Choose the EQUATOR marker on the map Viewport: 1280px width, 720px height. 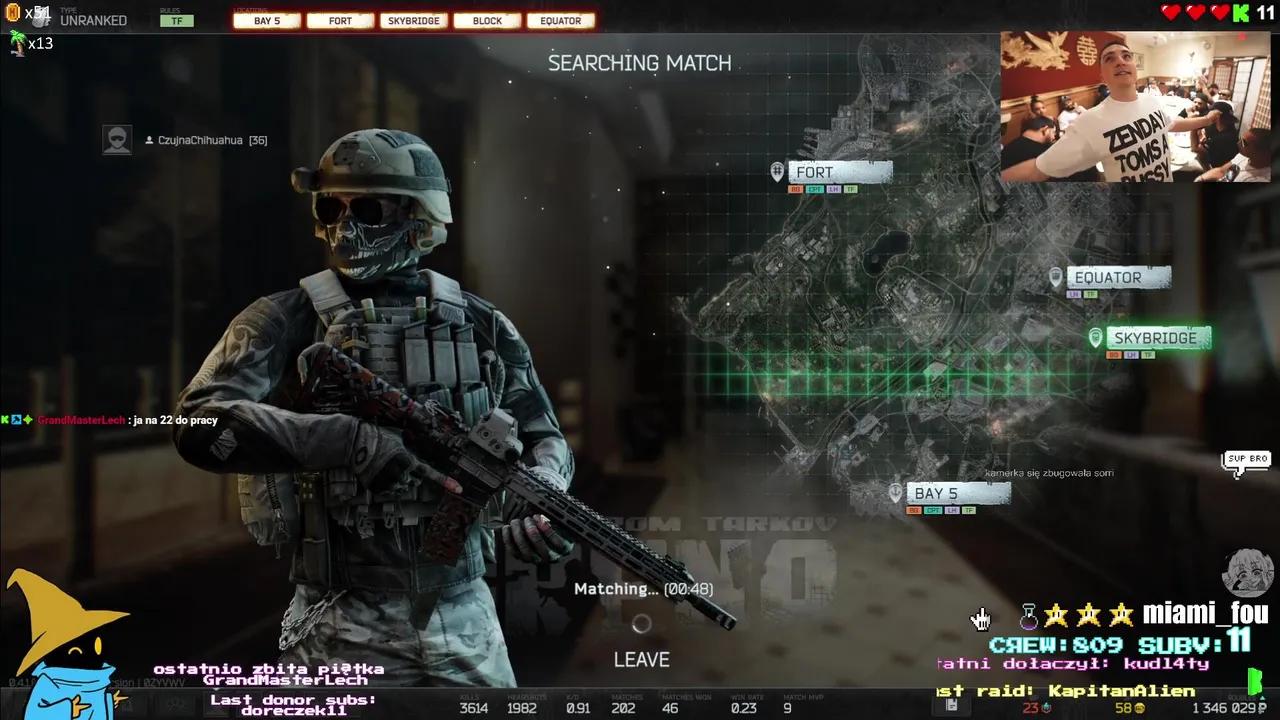1117,277
